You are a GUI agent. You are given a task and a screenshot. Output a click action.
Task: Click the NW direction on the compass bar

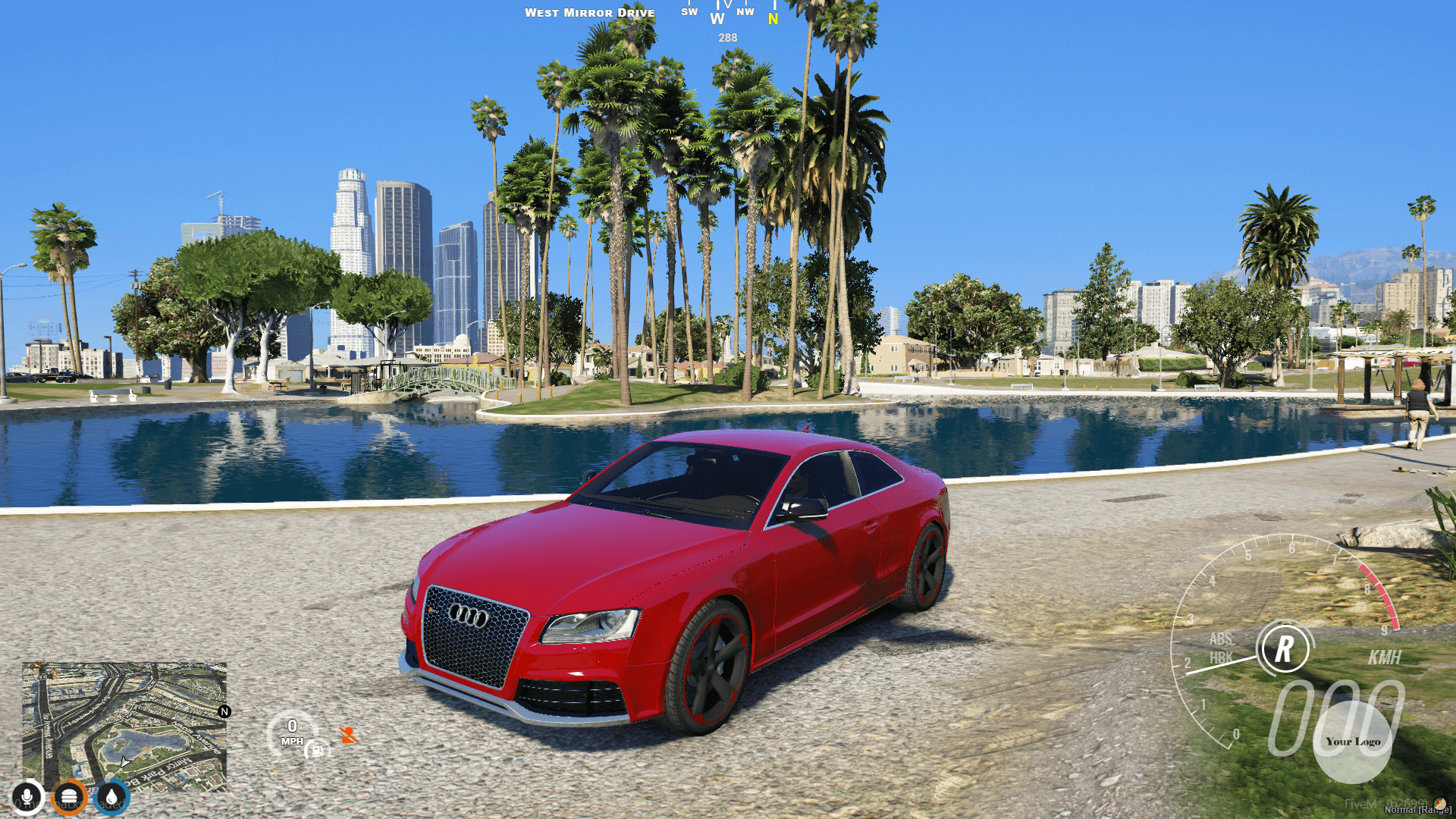746,12
